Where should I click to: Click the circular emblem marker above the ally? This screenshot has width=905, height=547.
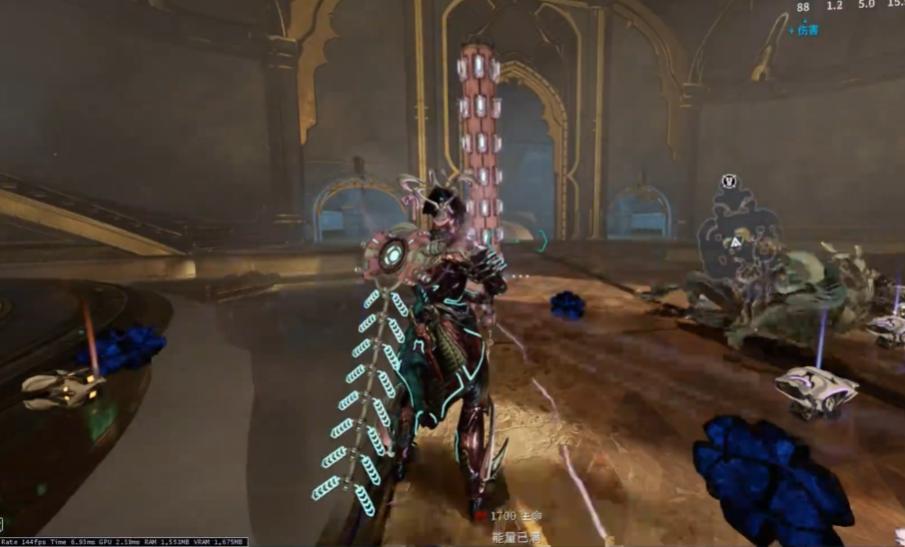728,182
